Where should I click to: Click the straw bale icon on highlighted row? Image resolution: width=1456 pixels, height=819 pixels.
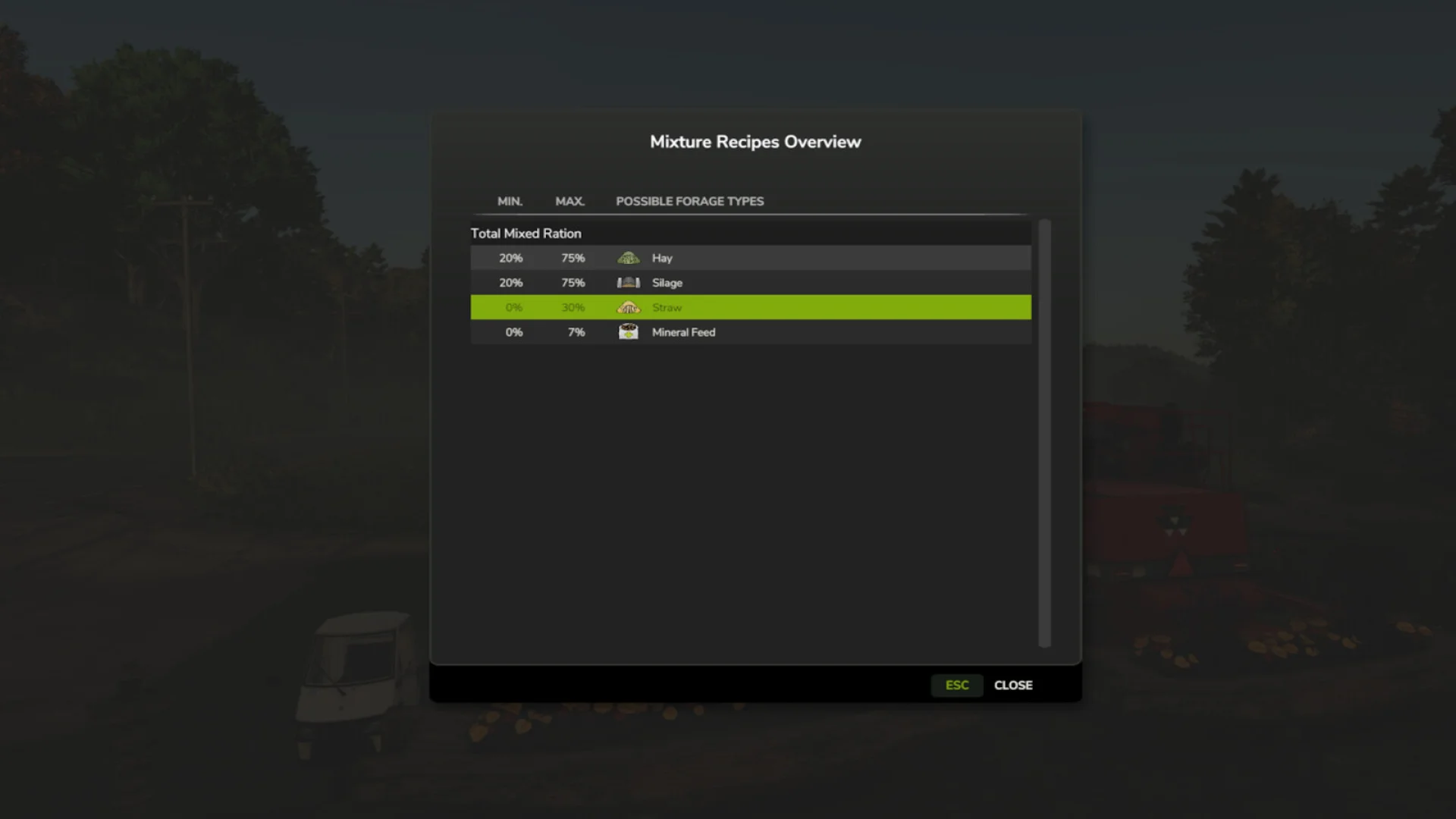click(629, 307)
